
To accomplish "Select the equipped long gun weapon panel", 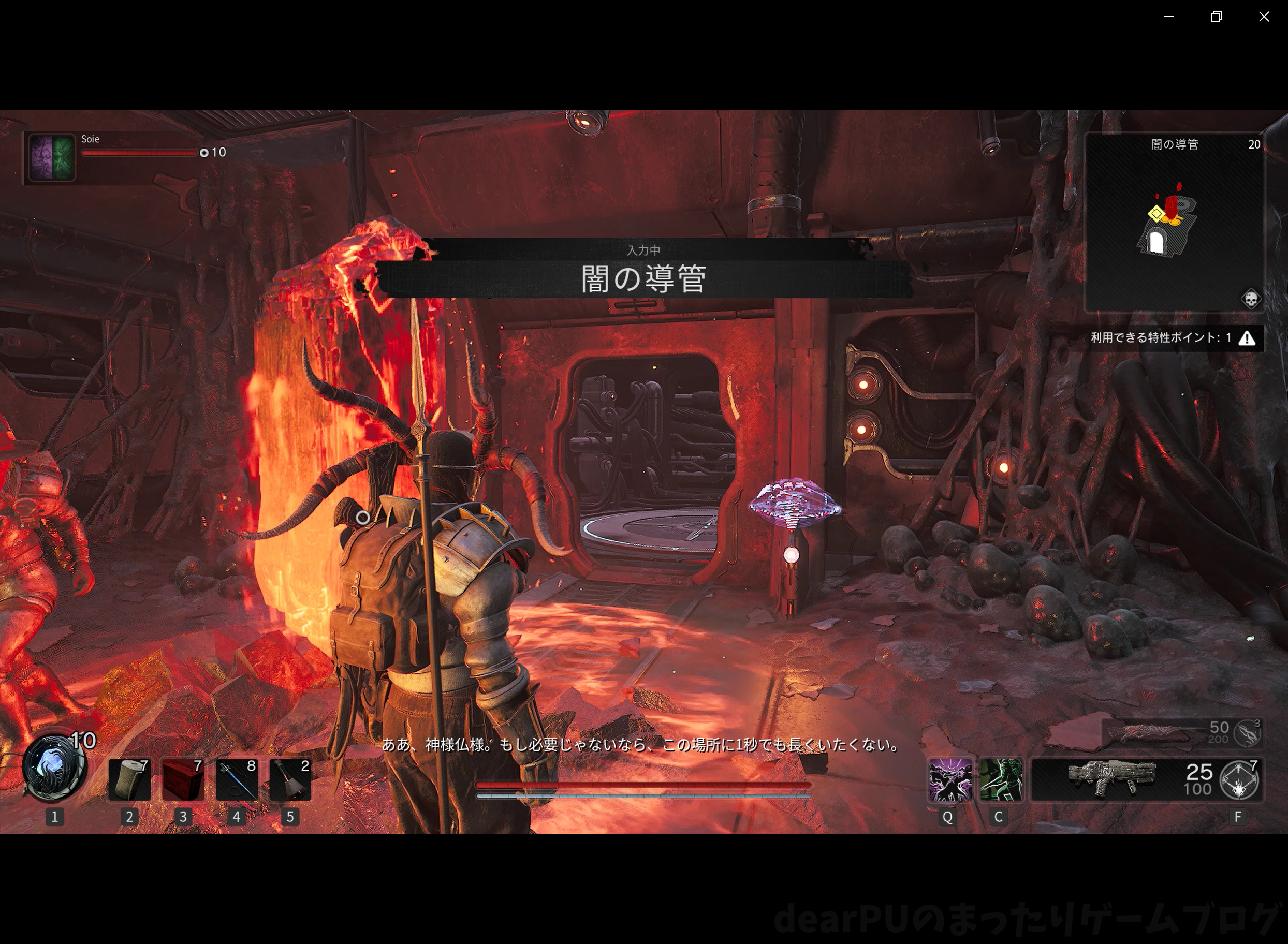I will (x=1111, y=779).
